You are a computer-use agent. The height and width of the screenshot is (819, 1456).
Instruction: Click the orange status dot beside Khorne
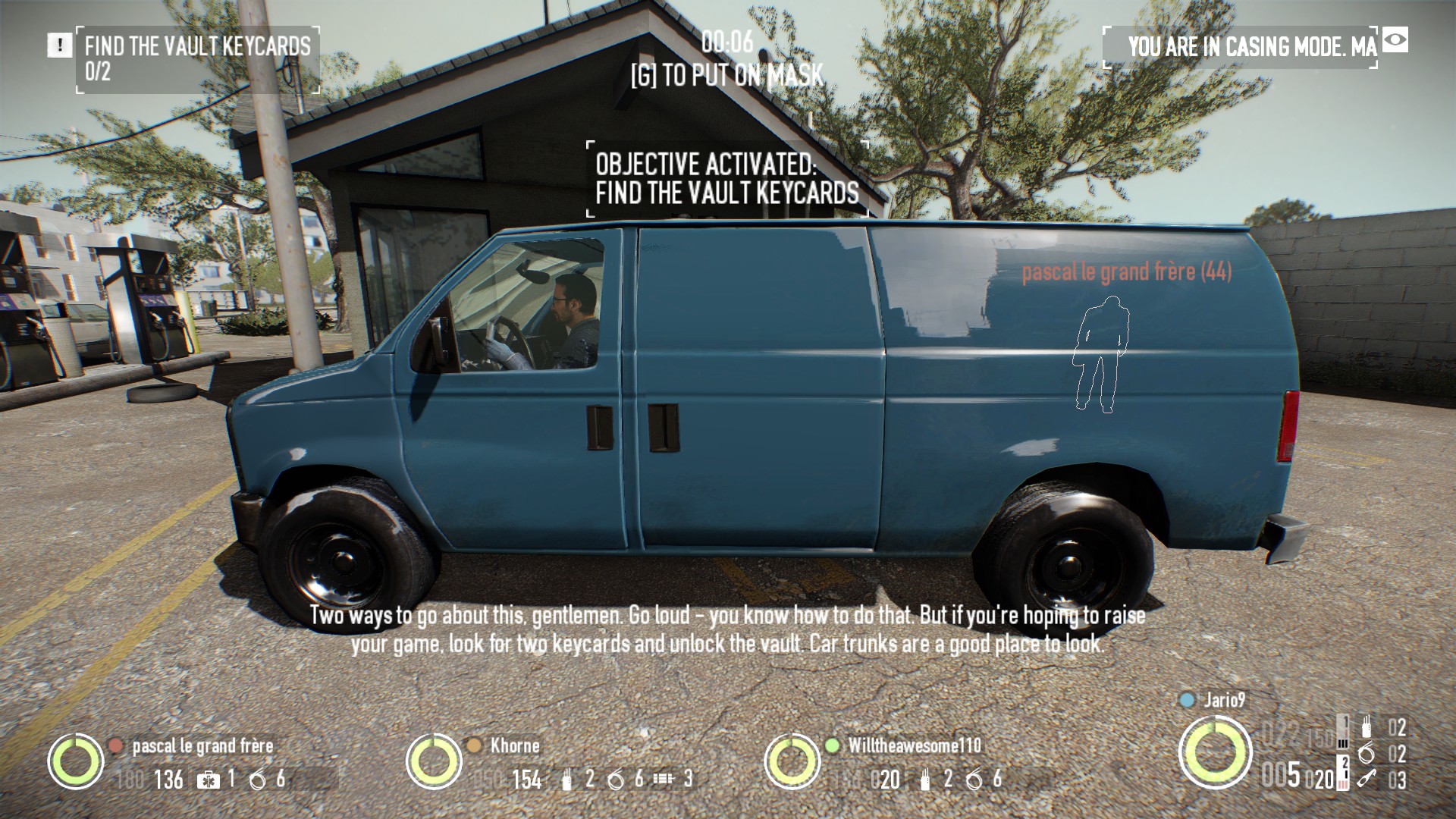pos(475,745)
